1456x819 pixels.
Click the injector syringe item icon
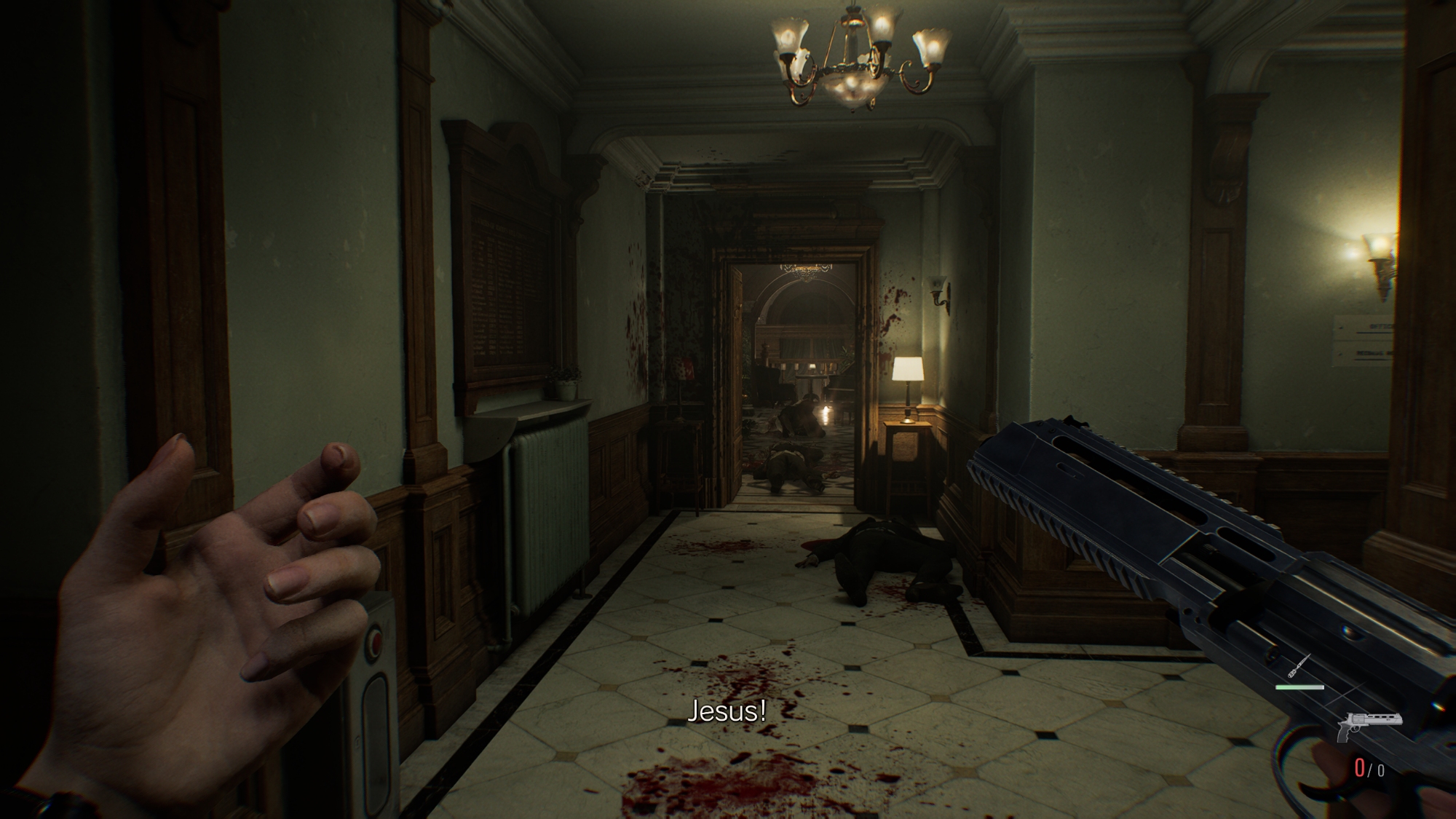1299,666
